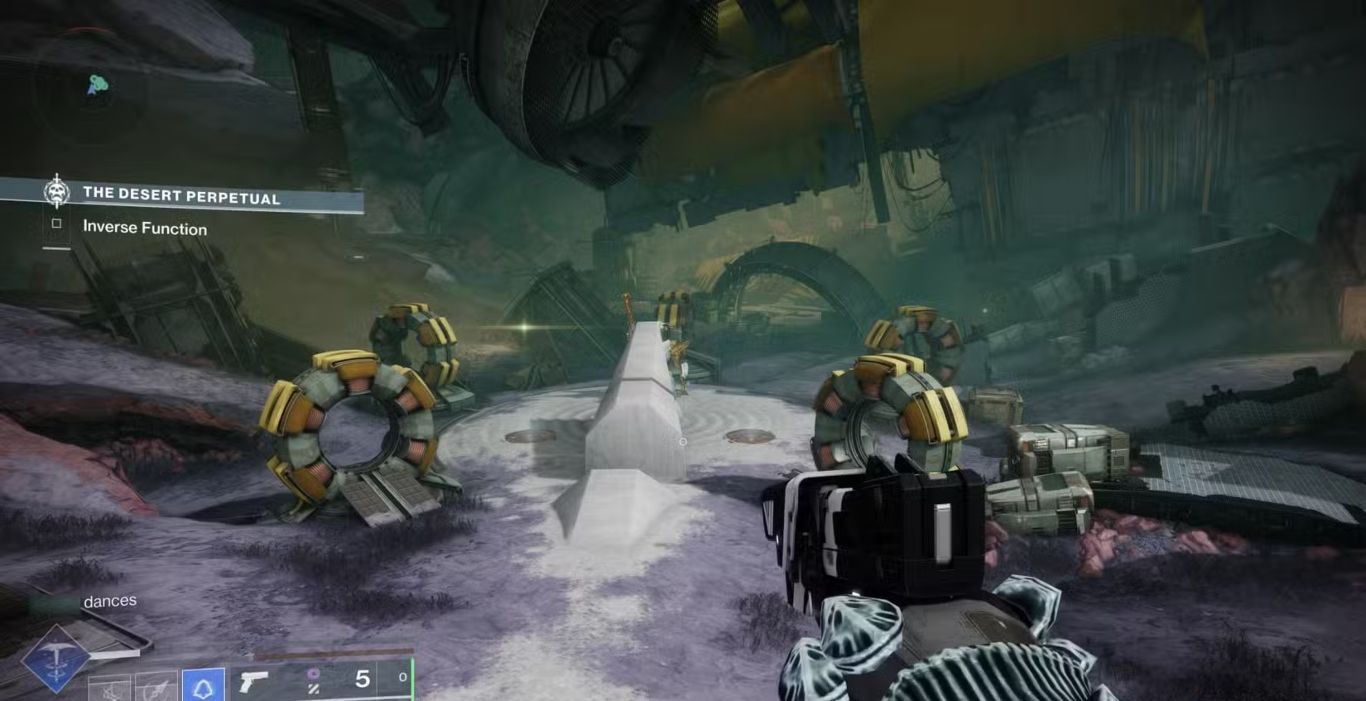The height and width of the screenshot is (701, 1366).
Task: Click the purple ammo type icon
Action: coord(313,675)
